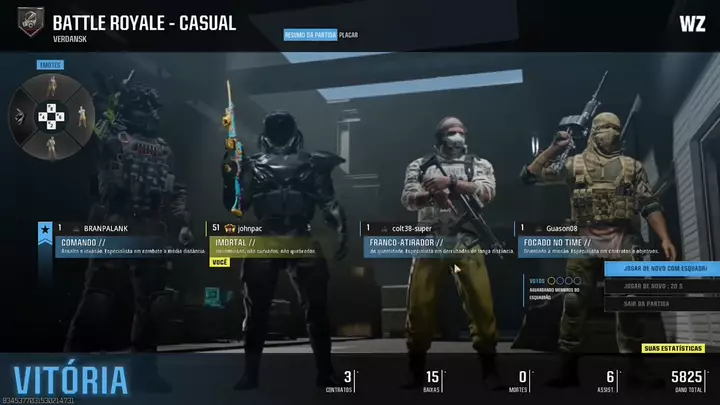Select colt38-super's Franco-Atirador player card
The image size is (720, 405).
tap(436, 241)
